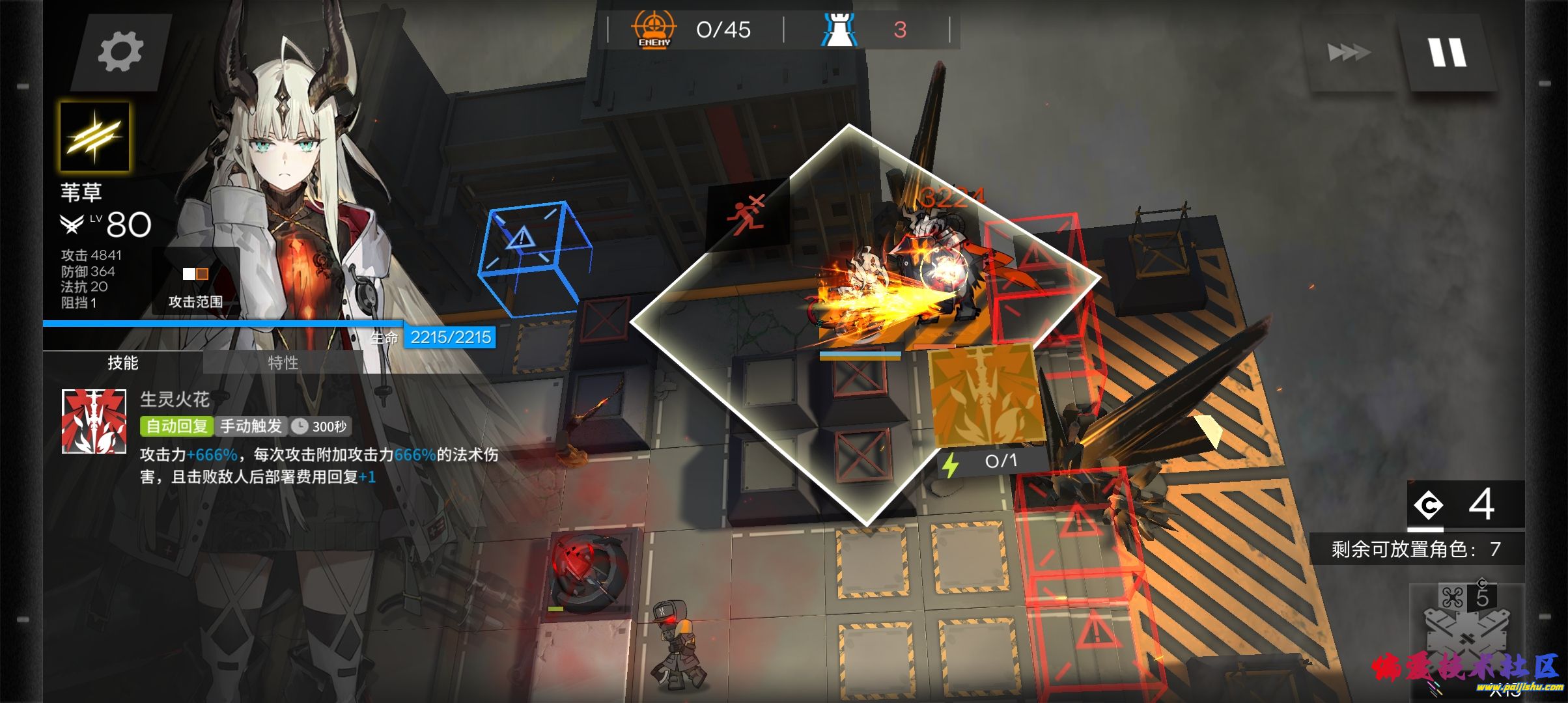
Task: Open the gear settings menu
Action: pyautogui.click(x=120, y=52)
